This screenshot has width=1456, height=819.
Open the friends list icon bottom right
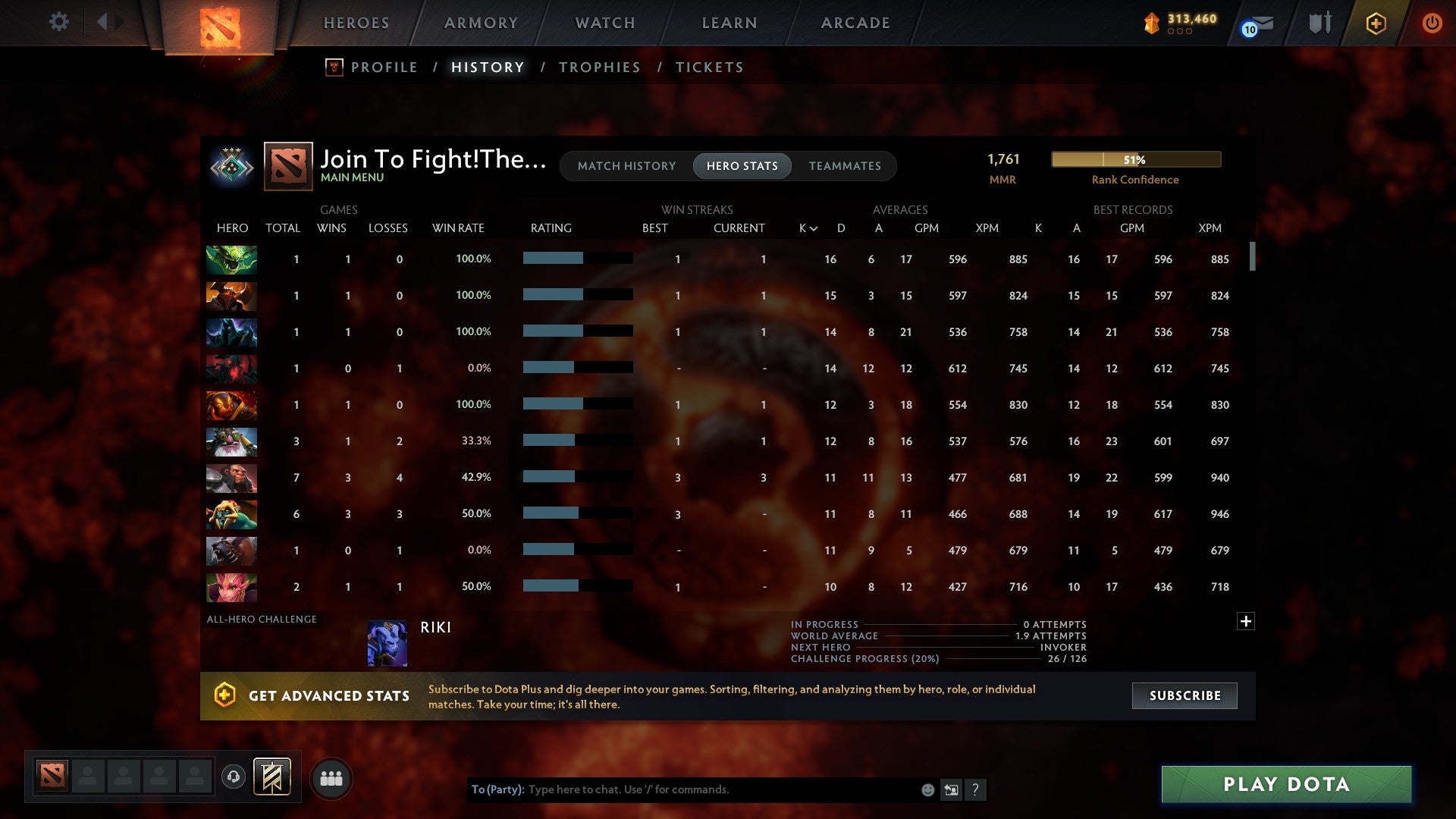pyautogui.click(x=331, y=777)
